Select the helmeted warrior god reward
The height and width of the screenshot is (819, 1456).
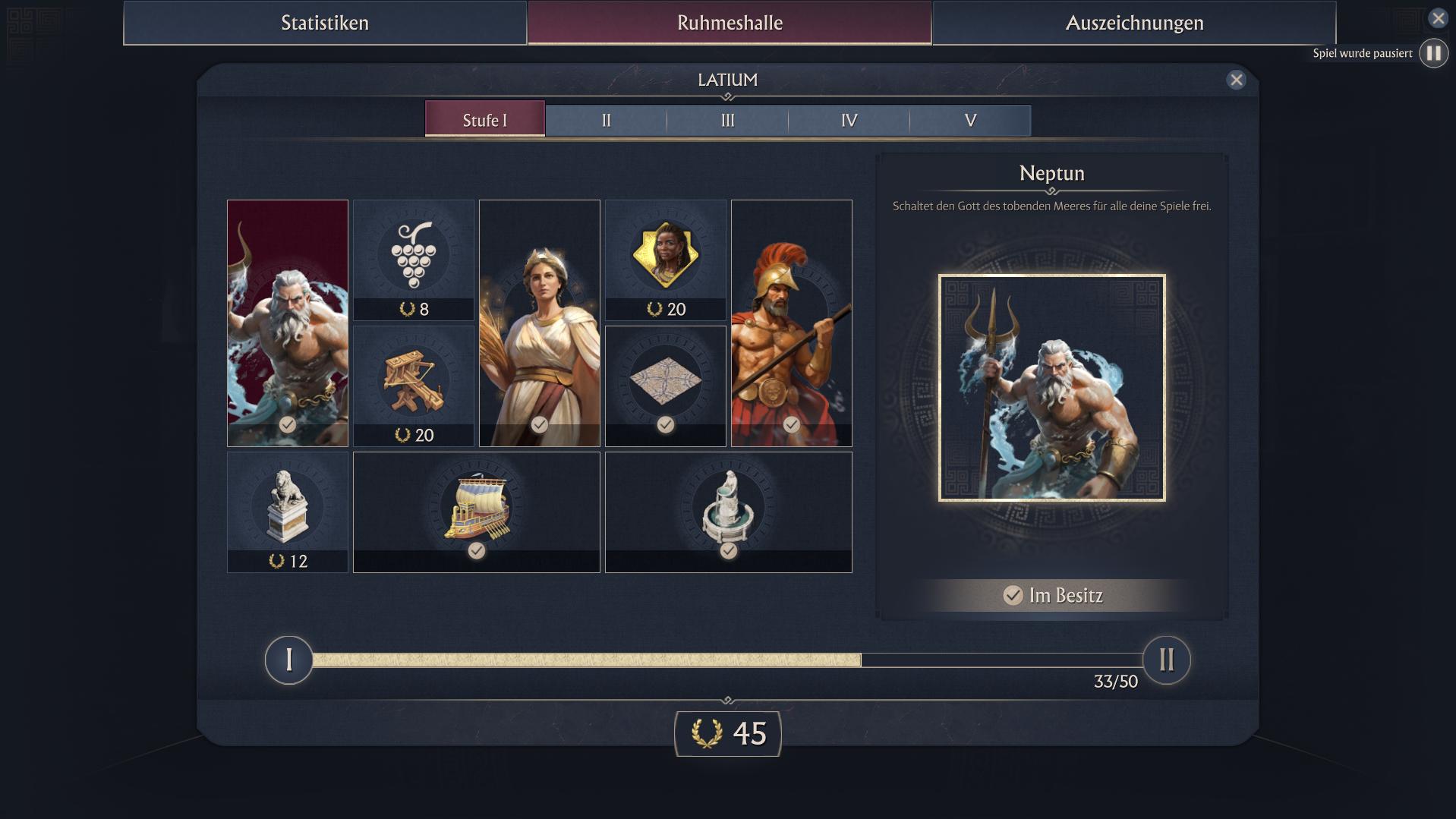792,323
